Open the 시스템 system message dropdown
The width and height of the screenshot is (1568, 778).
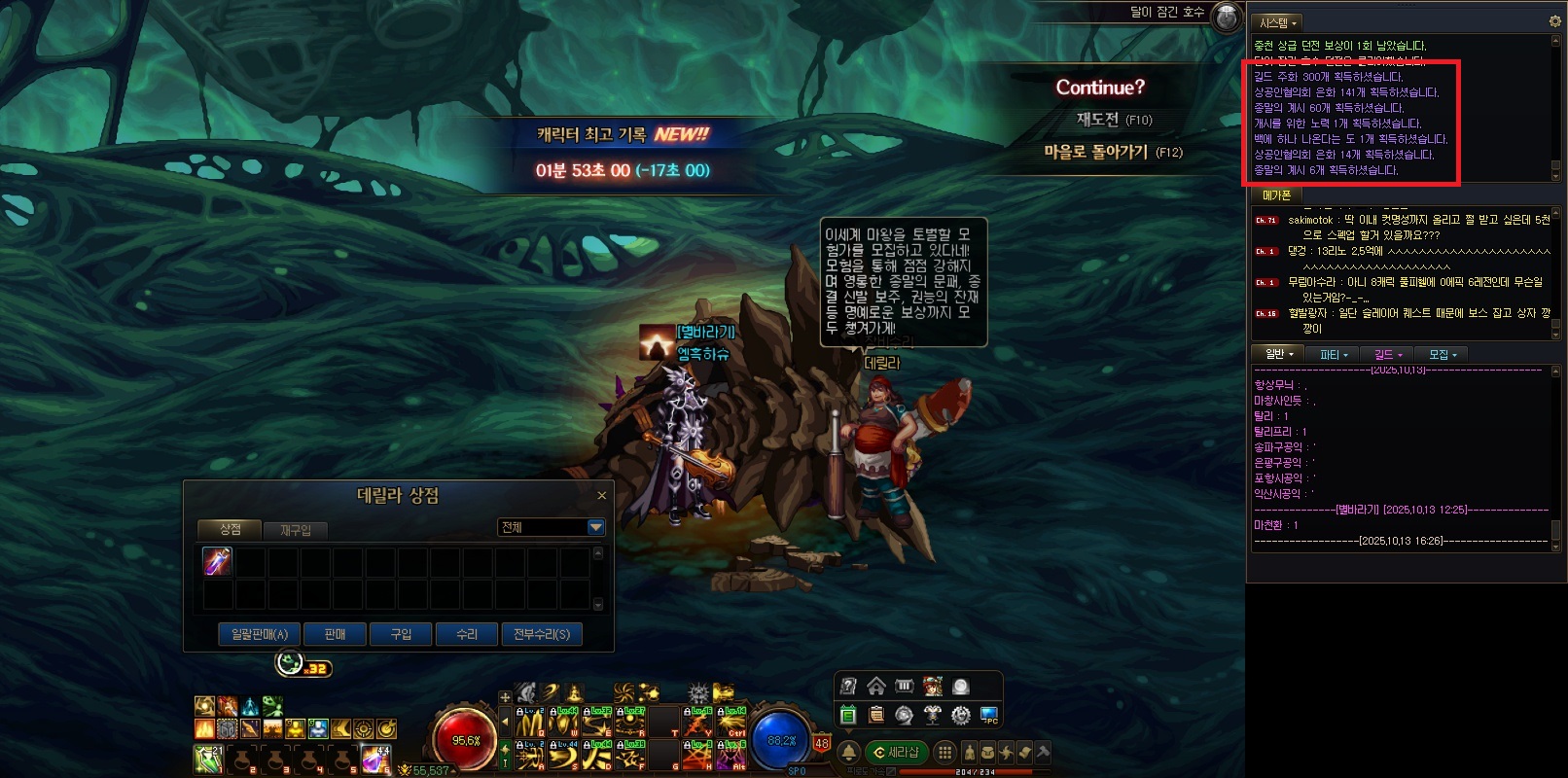(x=1277, y=22)
